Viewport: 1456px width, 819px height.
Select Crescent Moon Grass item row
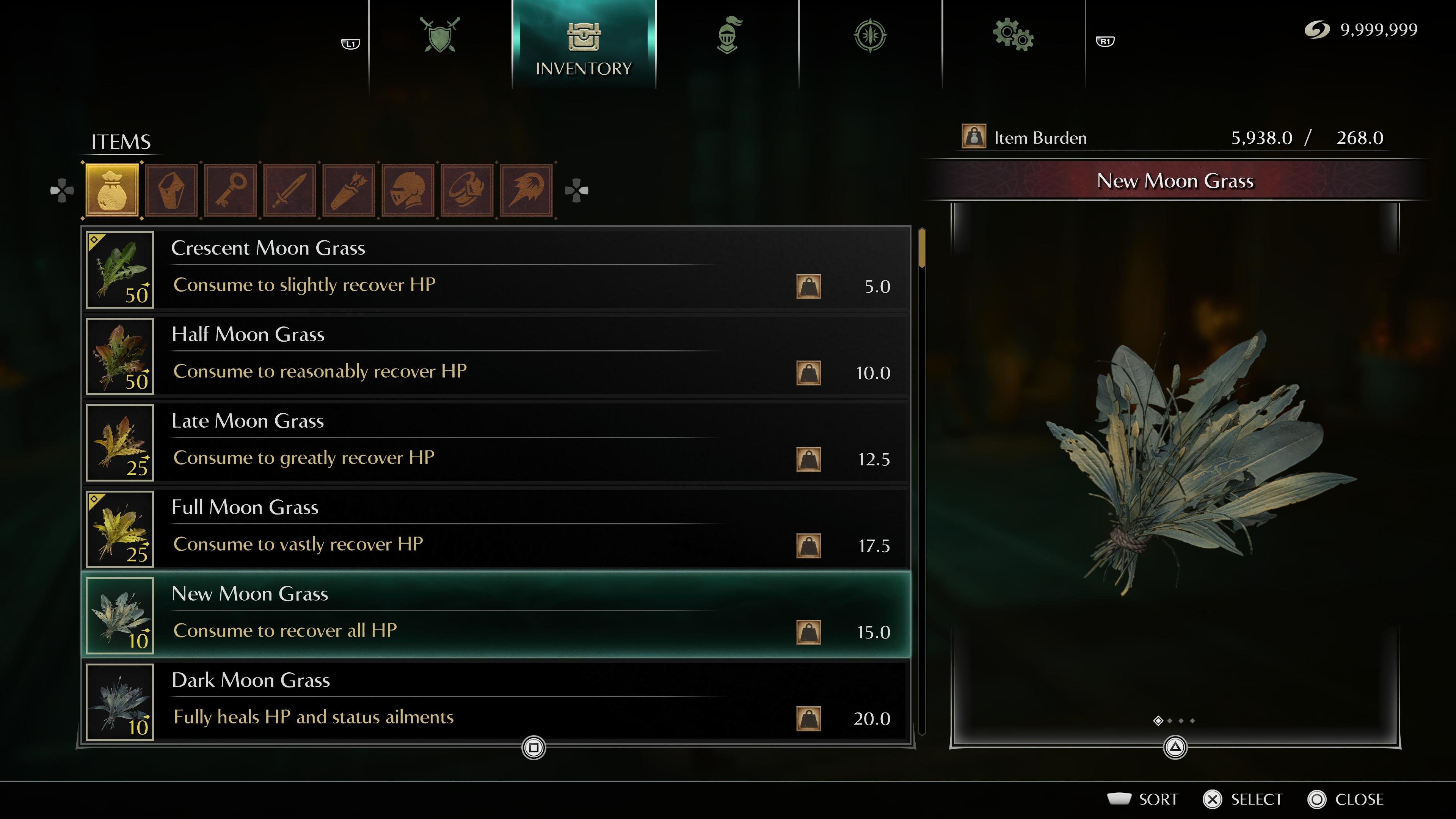pyautogui.click(x=496, y=269)
